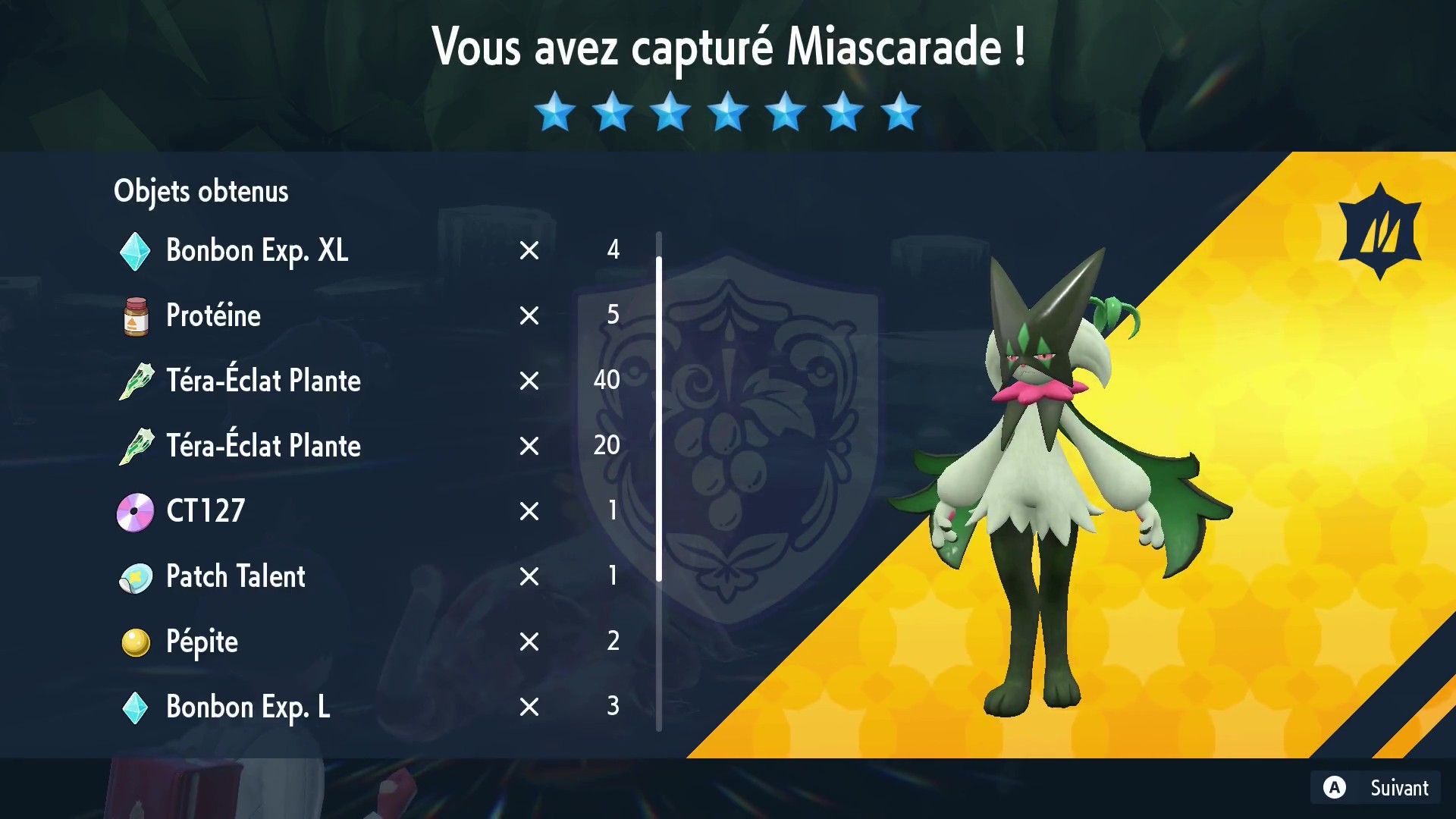Click the Patch Talent capsule icon
This screenshot has width=1456, height=819.
click(135, 576)
